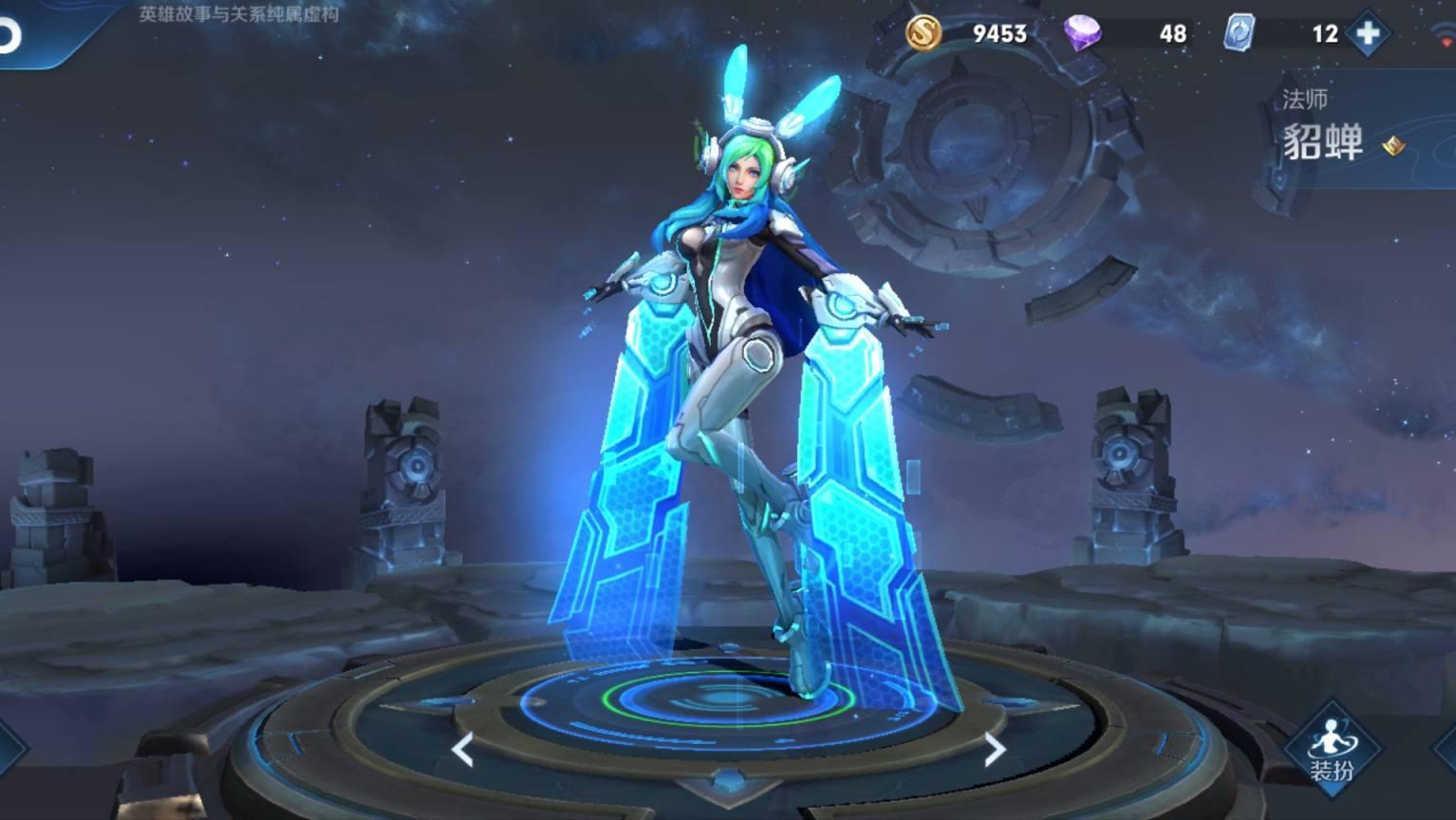The width and height of the screenshot is (1456, 820).
Task: Go back using the top-left return button
Action: (x=9, y=35)
